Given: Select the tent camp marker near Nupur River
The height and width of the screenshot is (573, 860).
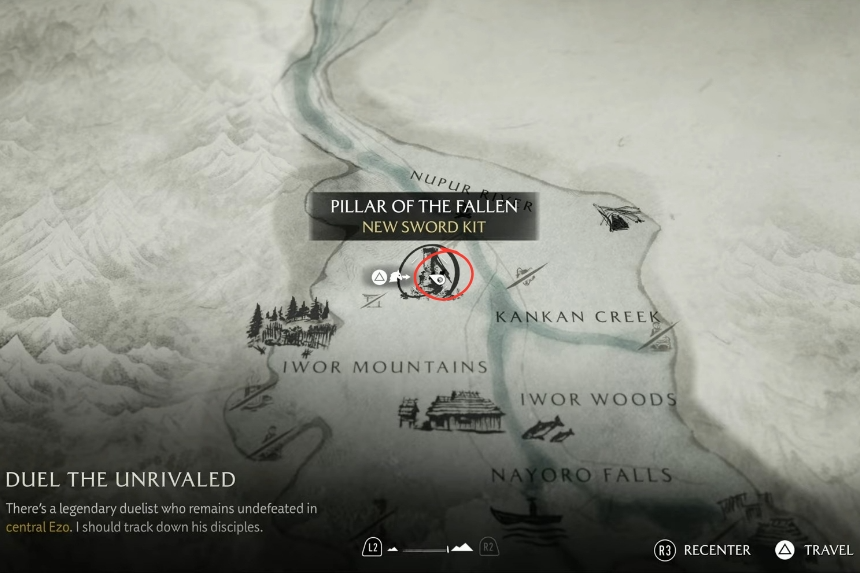Looking at the screenshot, I should 615,216.
